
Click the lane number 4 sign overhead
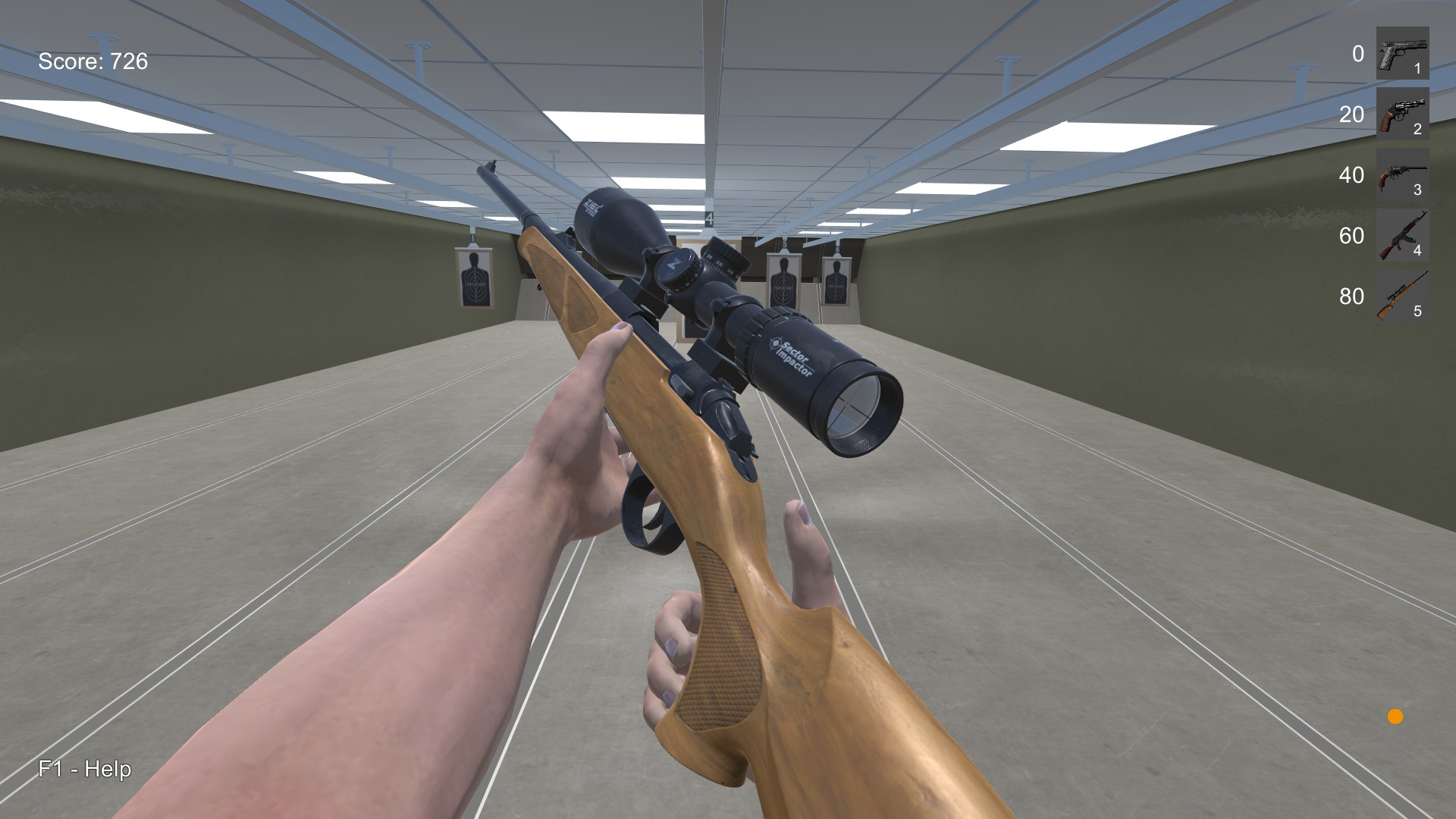click(x=709, y=218)
